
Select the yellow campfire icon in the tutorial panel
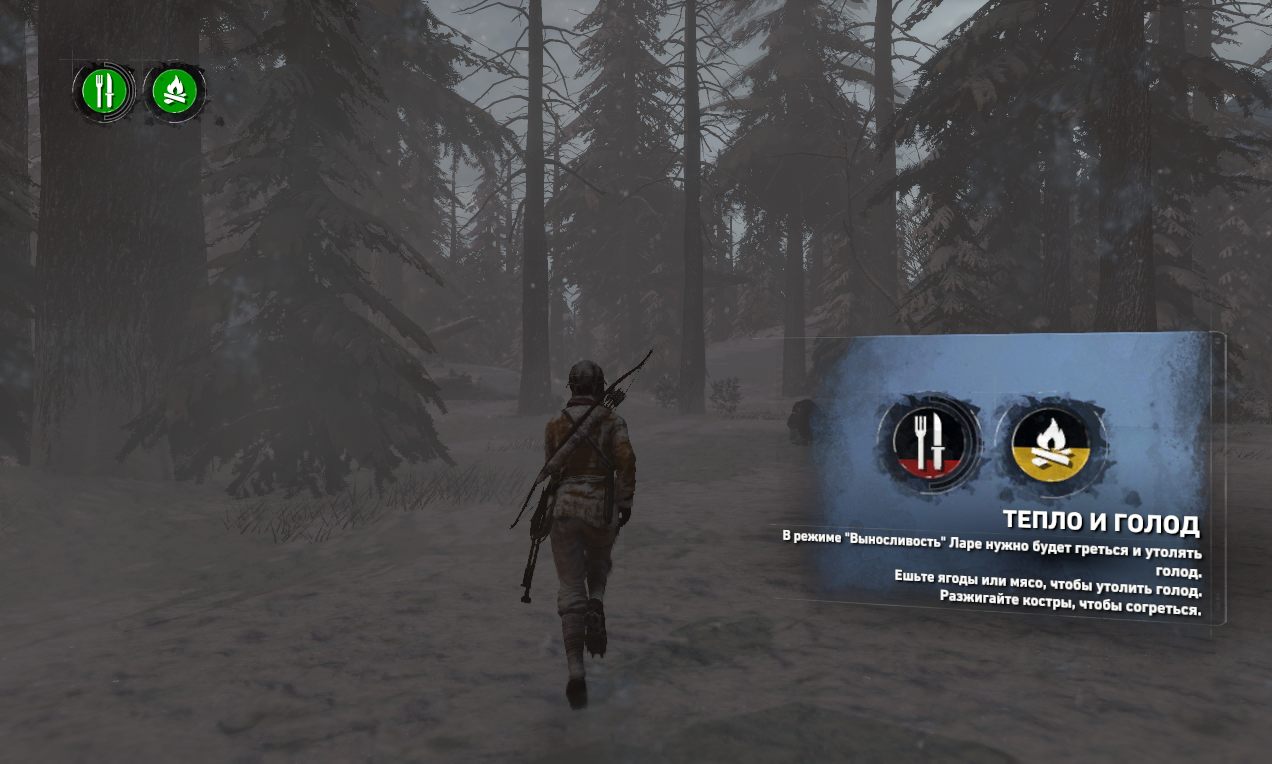tap(1050, 442)
